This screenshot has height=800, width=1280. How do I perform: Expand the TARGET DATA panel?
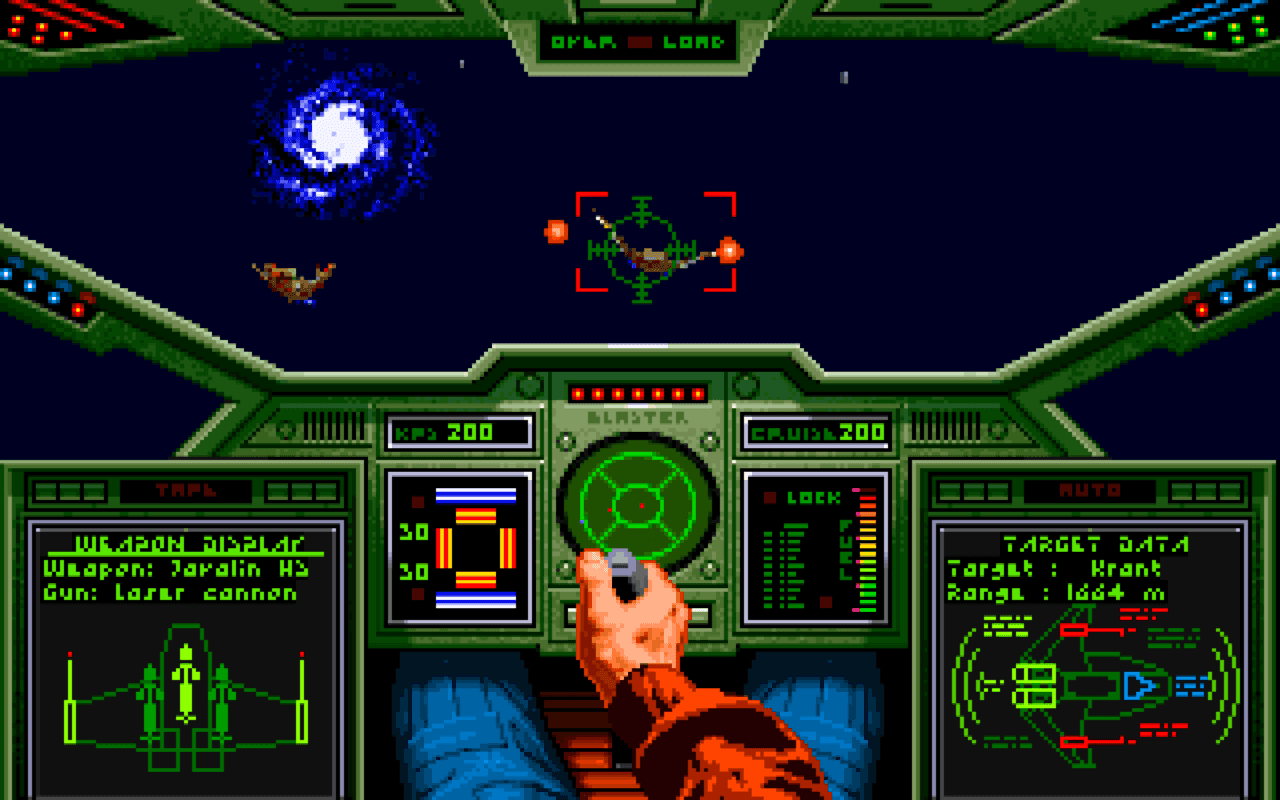point(1095,545)
